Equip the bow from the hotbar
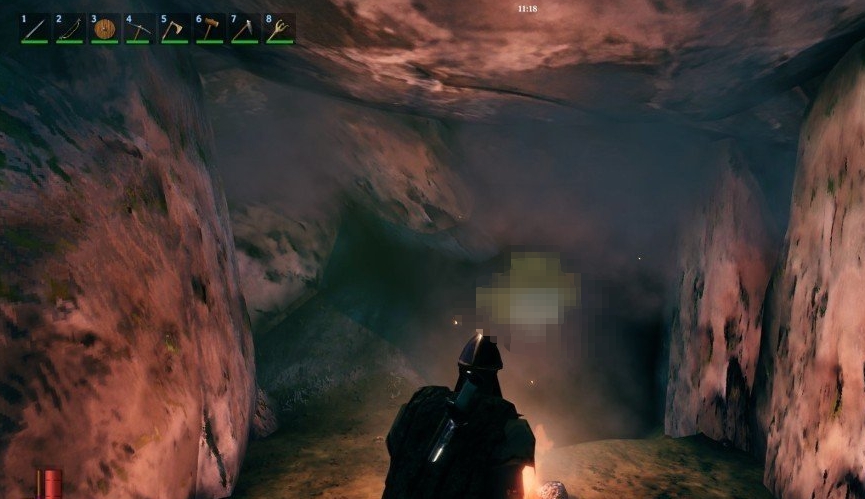 coord(70,29)
